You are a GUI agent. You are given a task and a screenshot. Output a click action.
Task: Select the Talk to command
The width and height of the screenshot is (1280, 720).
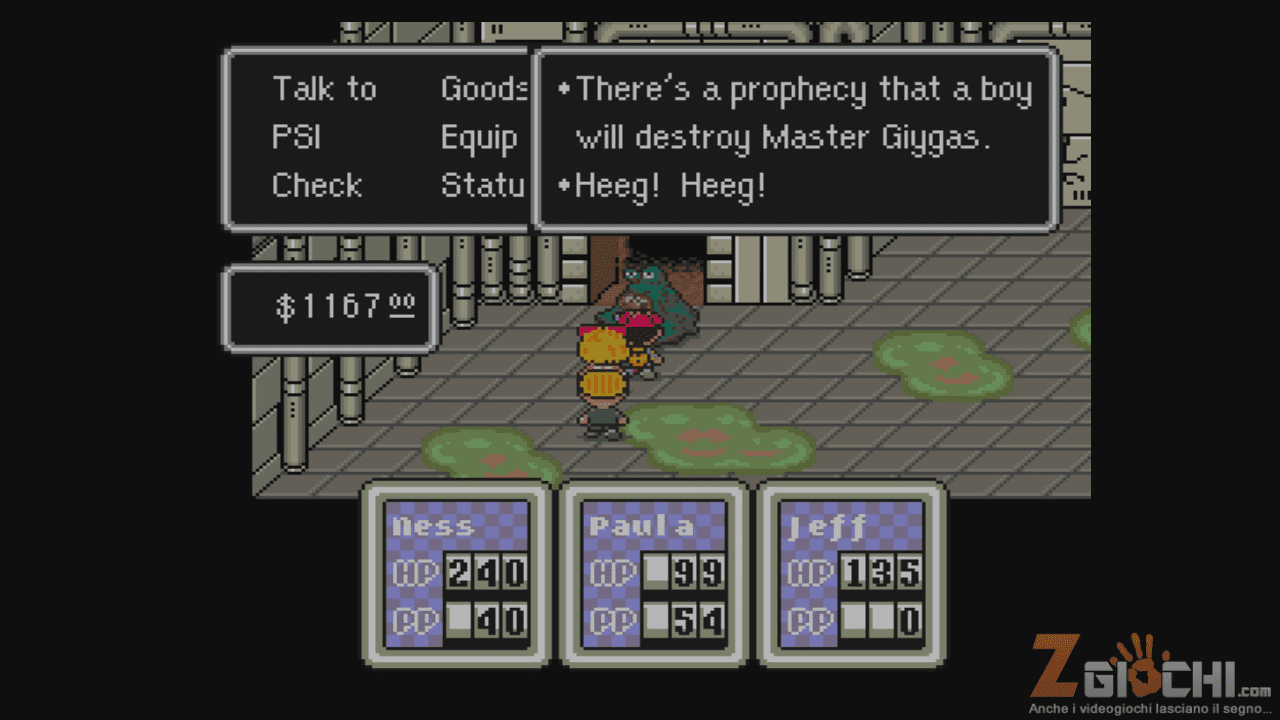coord(324,90)
